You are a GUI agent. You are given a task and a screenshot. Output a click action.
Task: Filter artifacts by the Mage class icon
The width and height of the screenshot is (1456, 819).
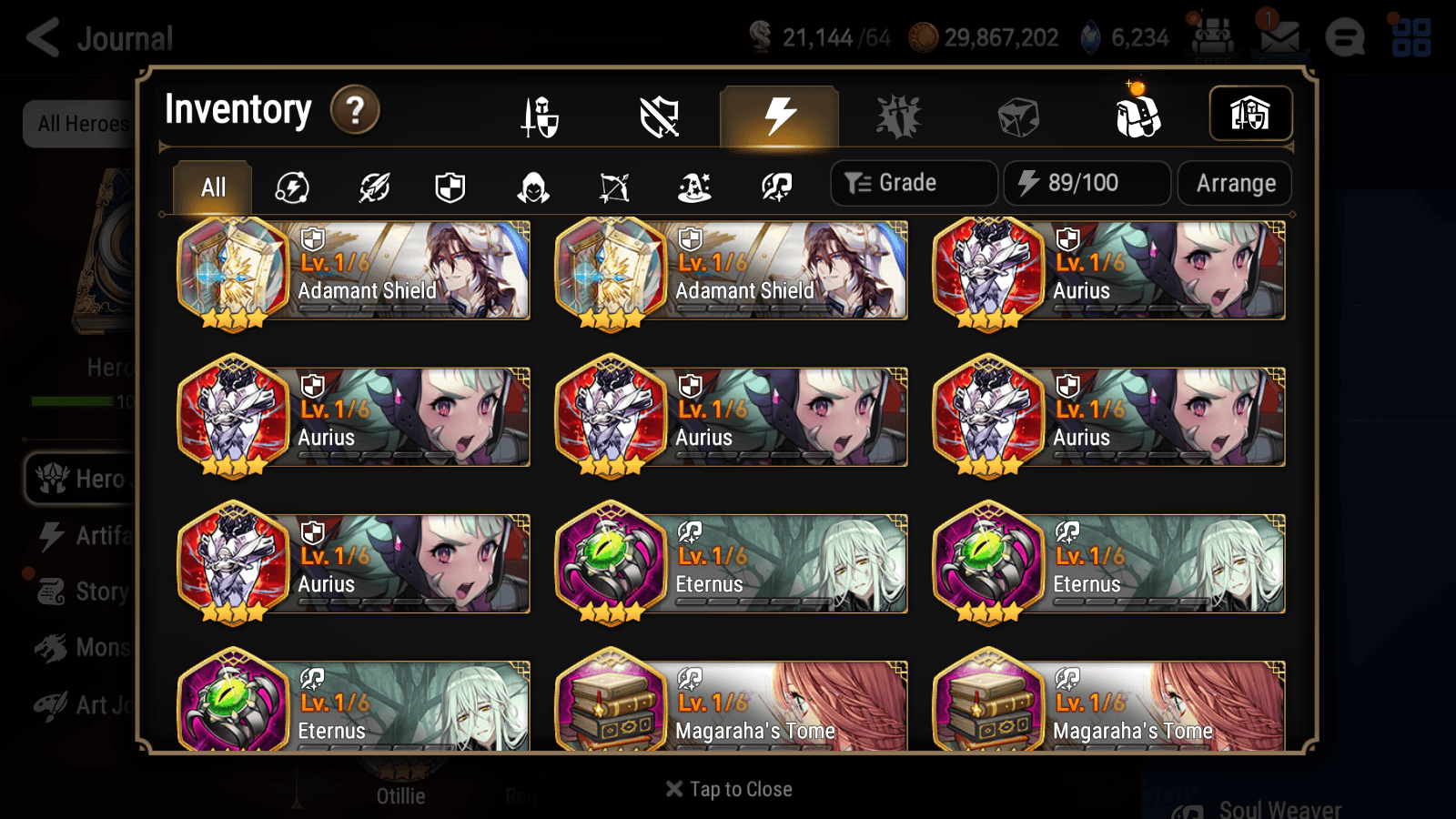[694, 187]
